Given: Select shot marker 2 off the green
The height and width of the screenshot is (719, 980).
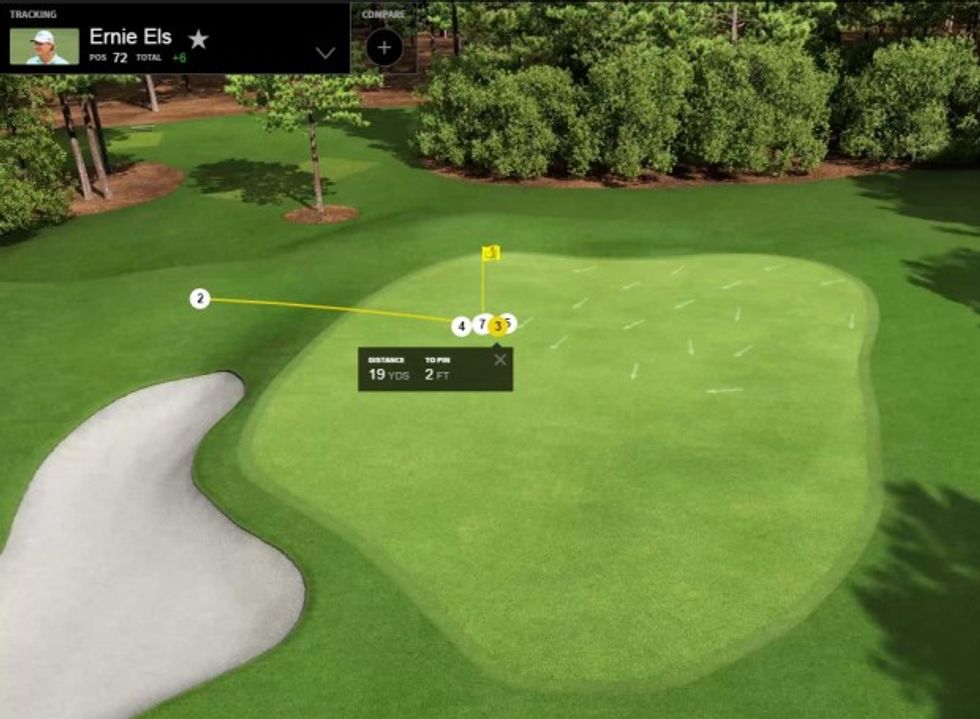Looking at the screenshot, I should tap(200, 298).
